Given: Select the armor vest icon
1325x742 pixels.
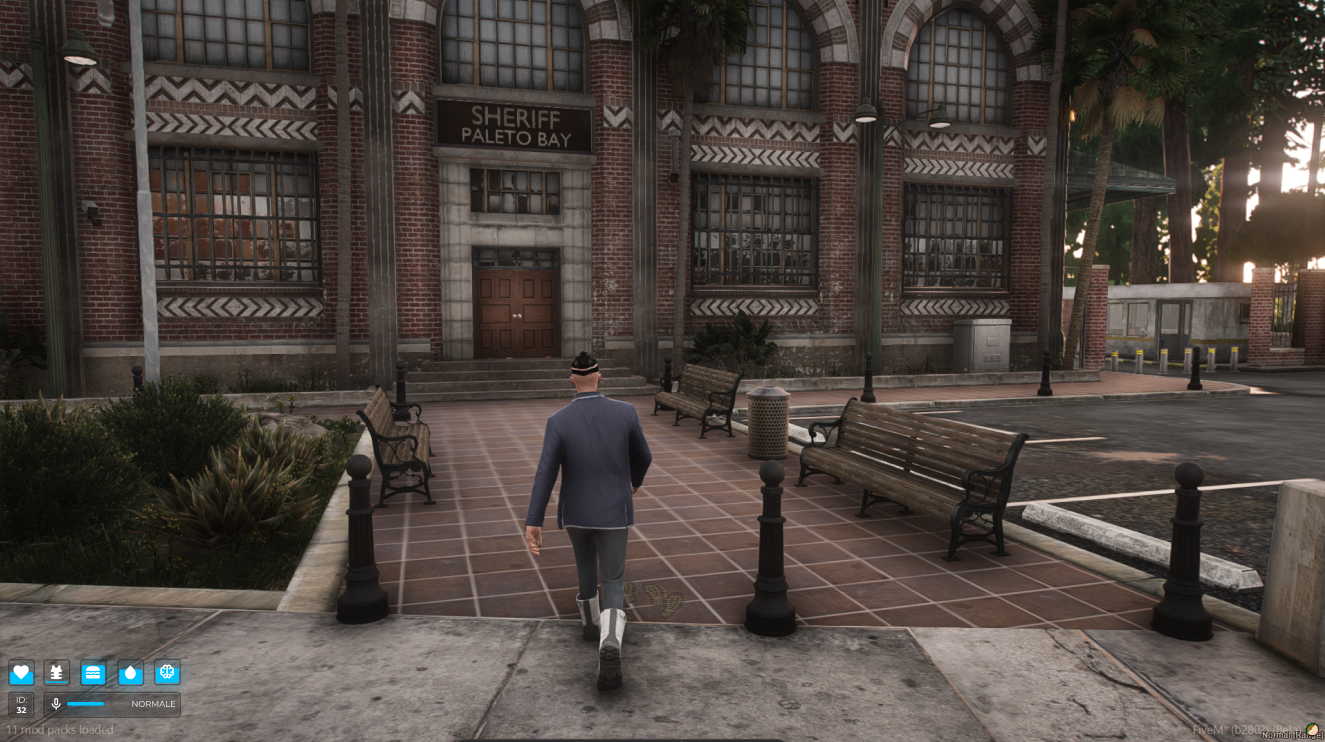Looking at the screenshot, I should 58,674.
